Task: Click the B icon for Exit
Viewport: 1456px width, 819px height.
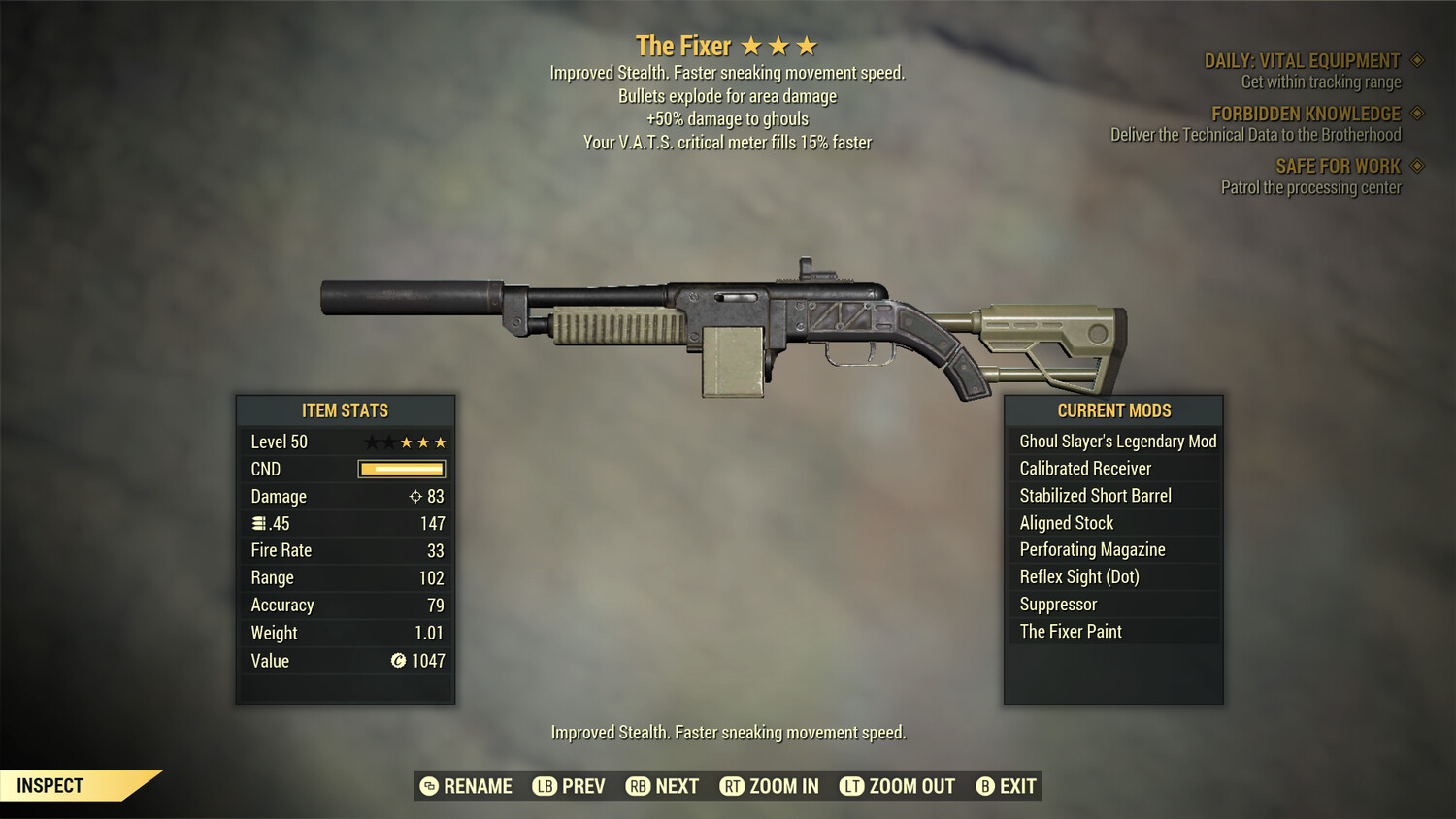Action: tap(985, 786)
